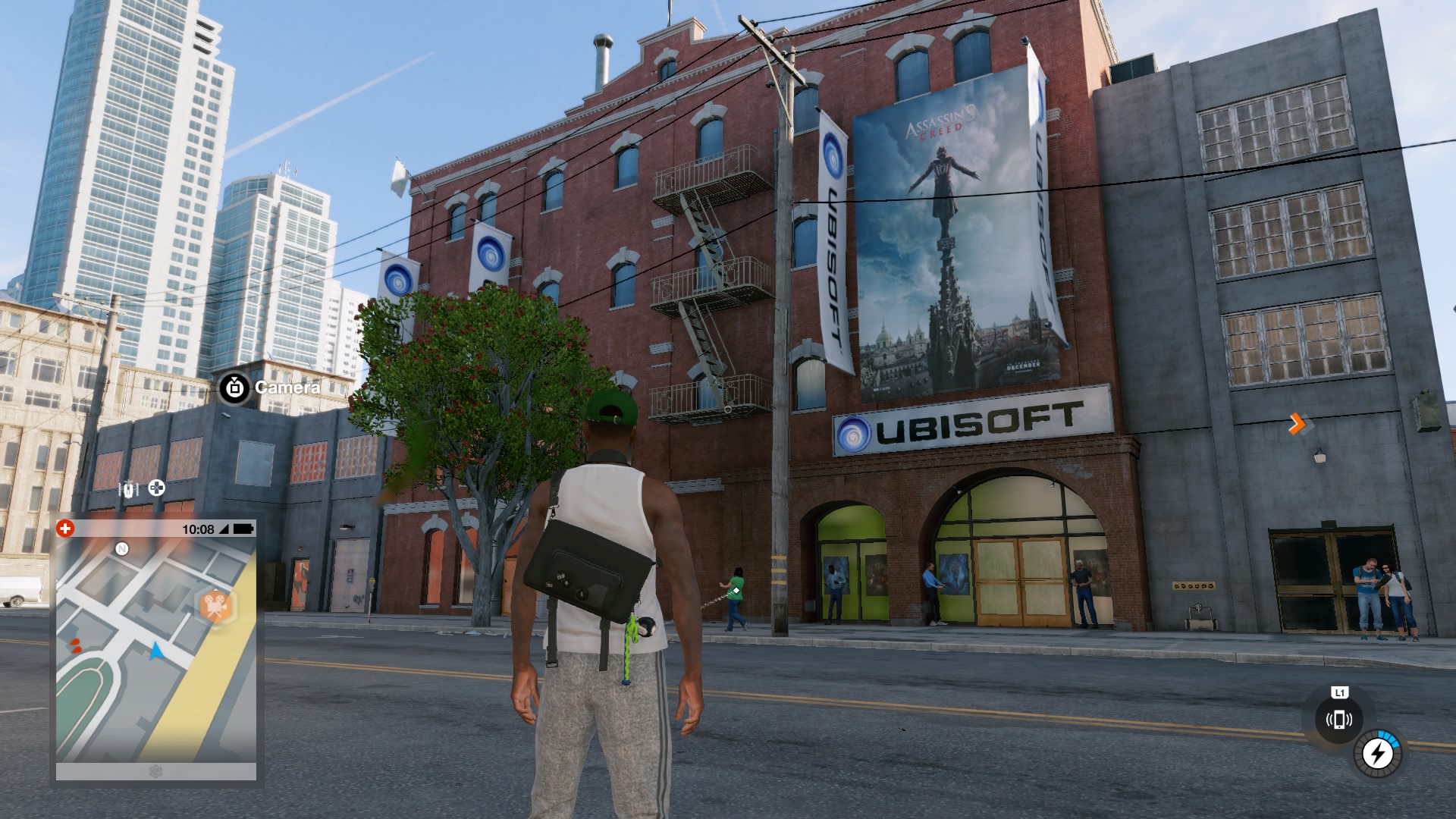
Task: Click the blue energy gauge segment on dial
Action: 1389,739
